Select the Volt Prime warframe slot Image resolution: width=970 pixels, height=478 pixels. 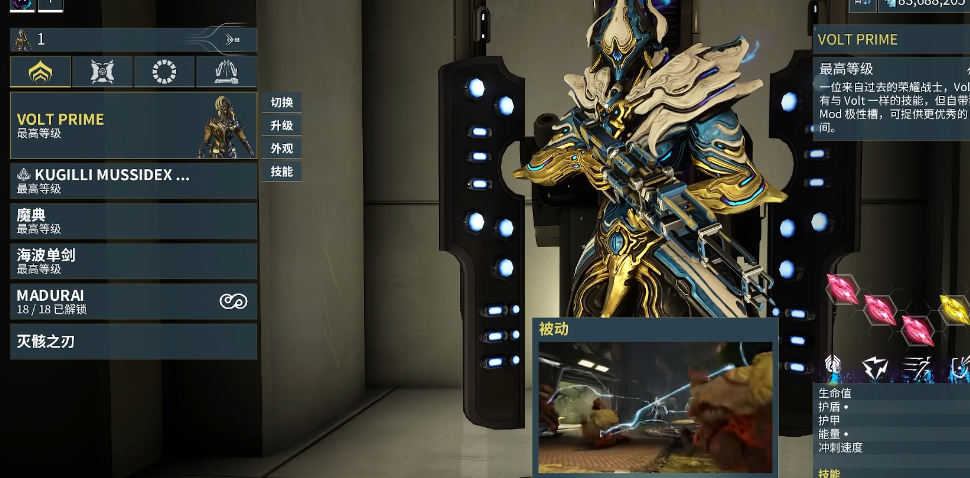[133, 126]
